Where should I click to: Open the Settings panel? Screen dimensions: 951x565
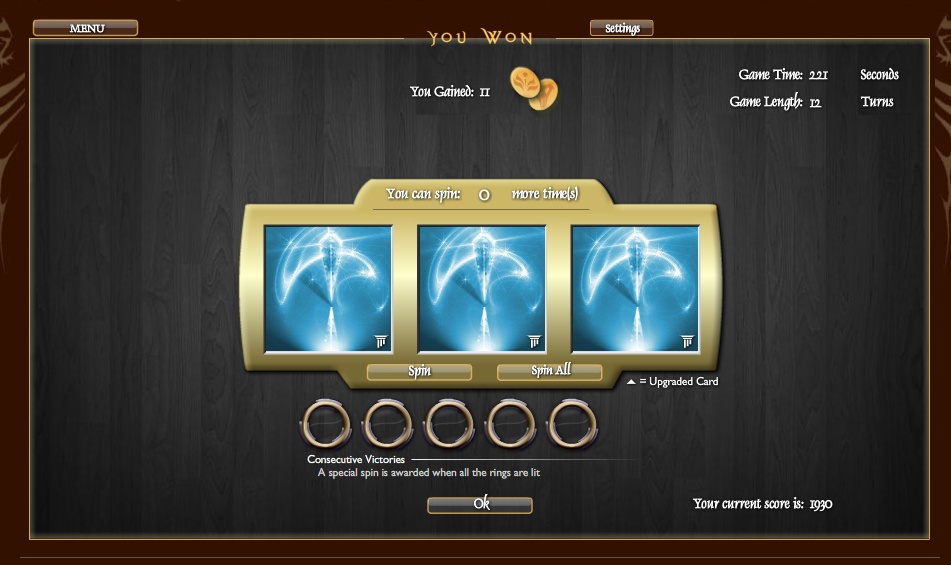pyautogui.click(x=621, y=28)
